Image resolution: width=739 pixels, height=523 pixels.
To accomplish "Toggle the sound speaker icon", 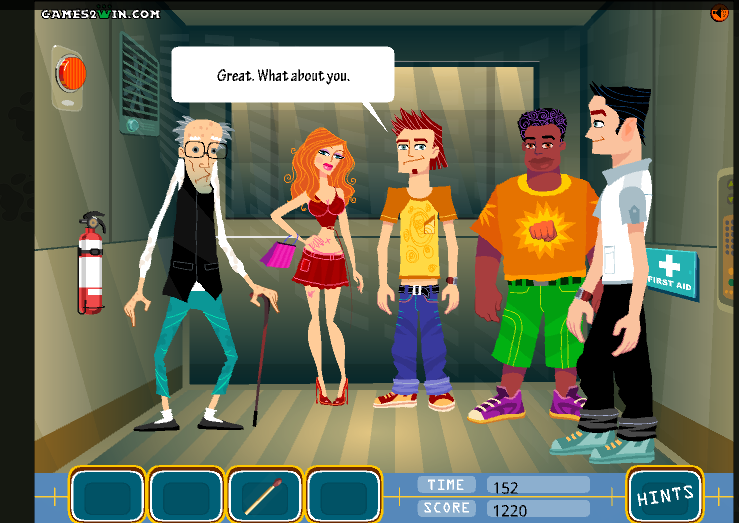I will pyautogui.click(x=719, y=13).
